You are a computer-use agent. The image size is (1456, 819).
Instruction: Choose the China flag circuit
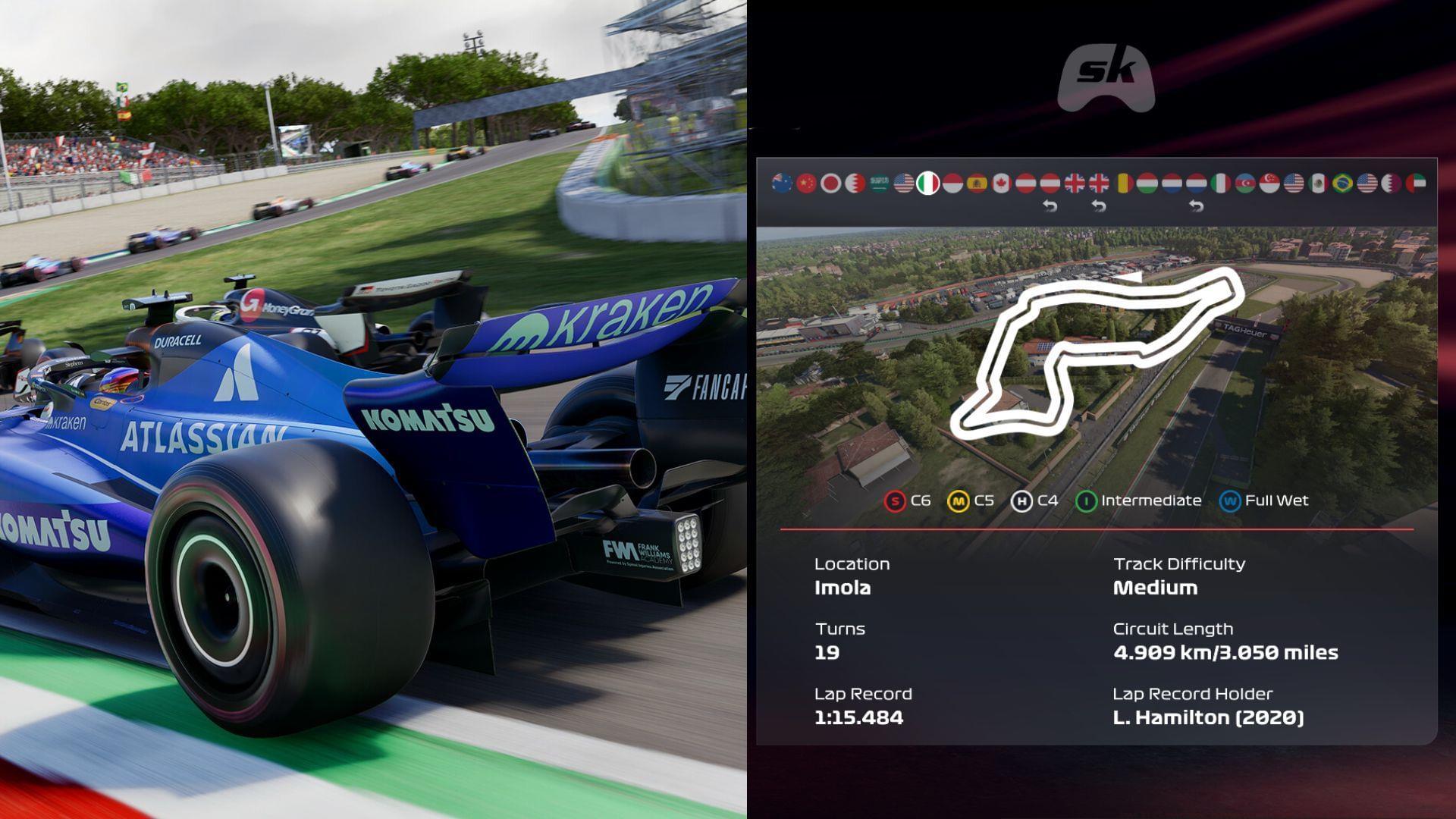[x=806, y=183]
